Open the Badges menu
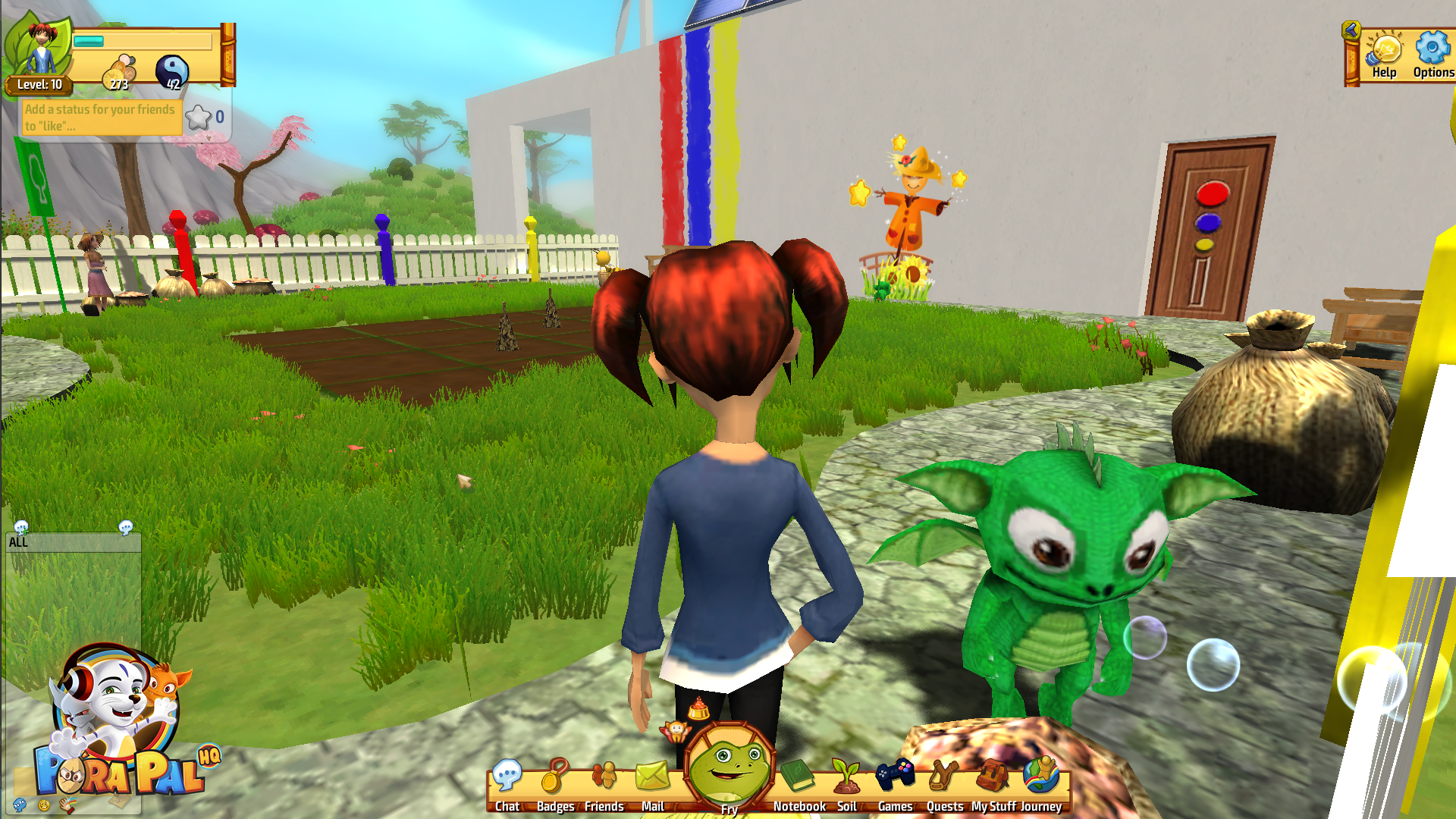Image resolution: width=1456 pixels, height=819 pixels. pyautogui.click(x=555, y=781)
